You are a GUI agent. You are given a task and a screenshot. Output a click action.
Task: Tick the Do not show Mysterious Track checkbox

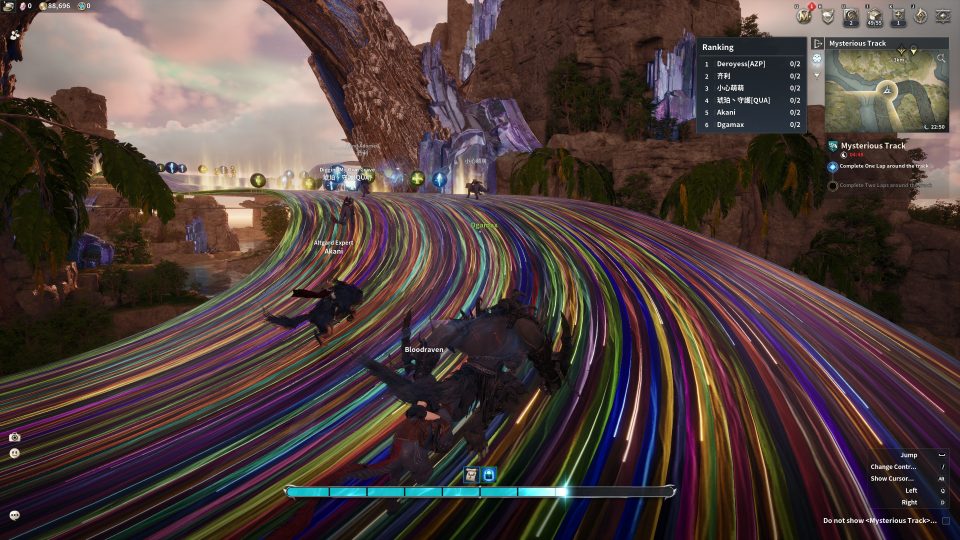pyautogui.click(x=946, y=521)
